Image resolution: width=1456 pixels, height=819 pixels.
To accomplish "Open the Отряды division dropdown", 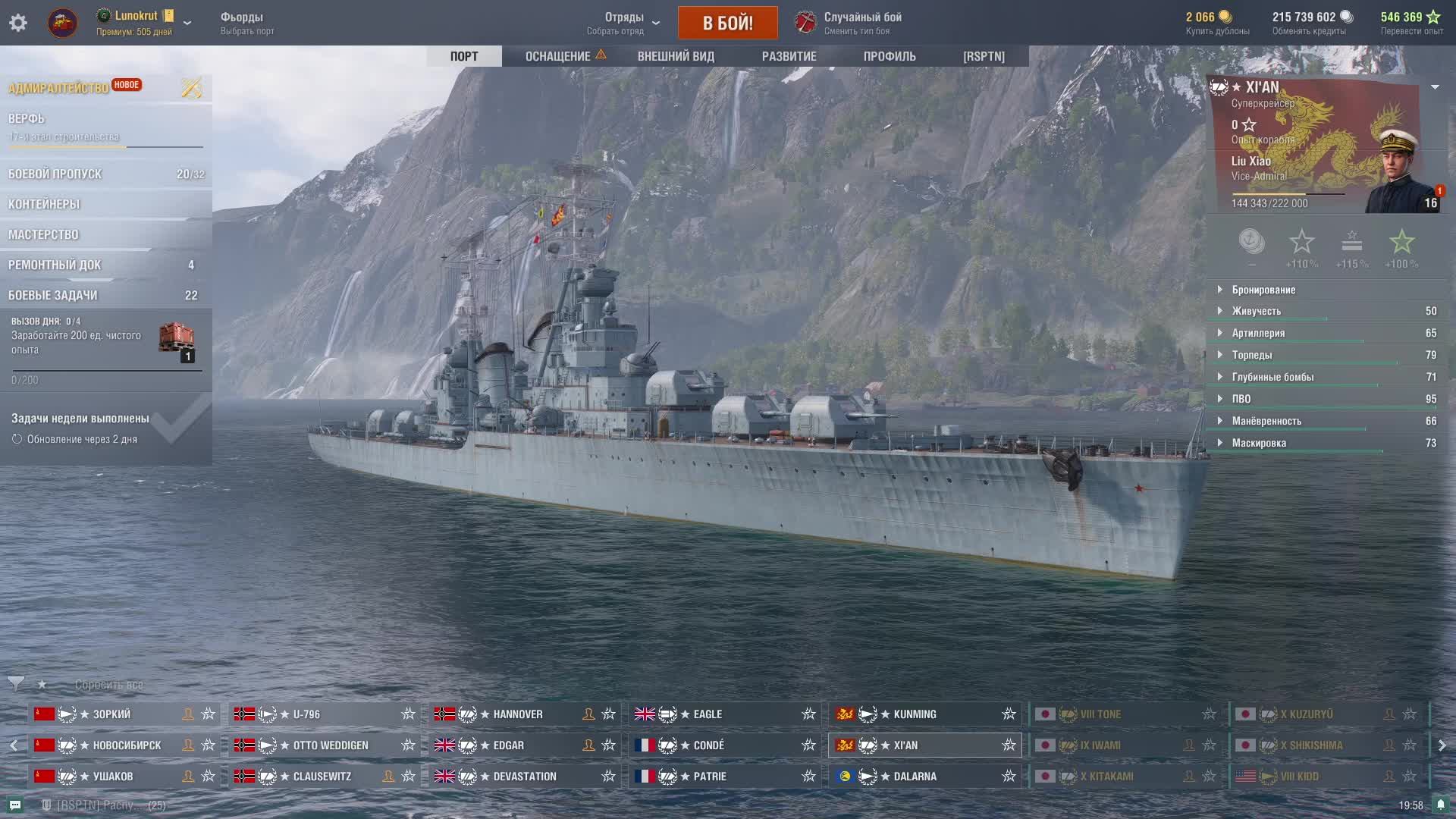I will pos(624,23).
